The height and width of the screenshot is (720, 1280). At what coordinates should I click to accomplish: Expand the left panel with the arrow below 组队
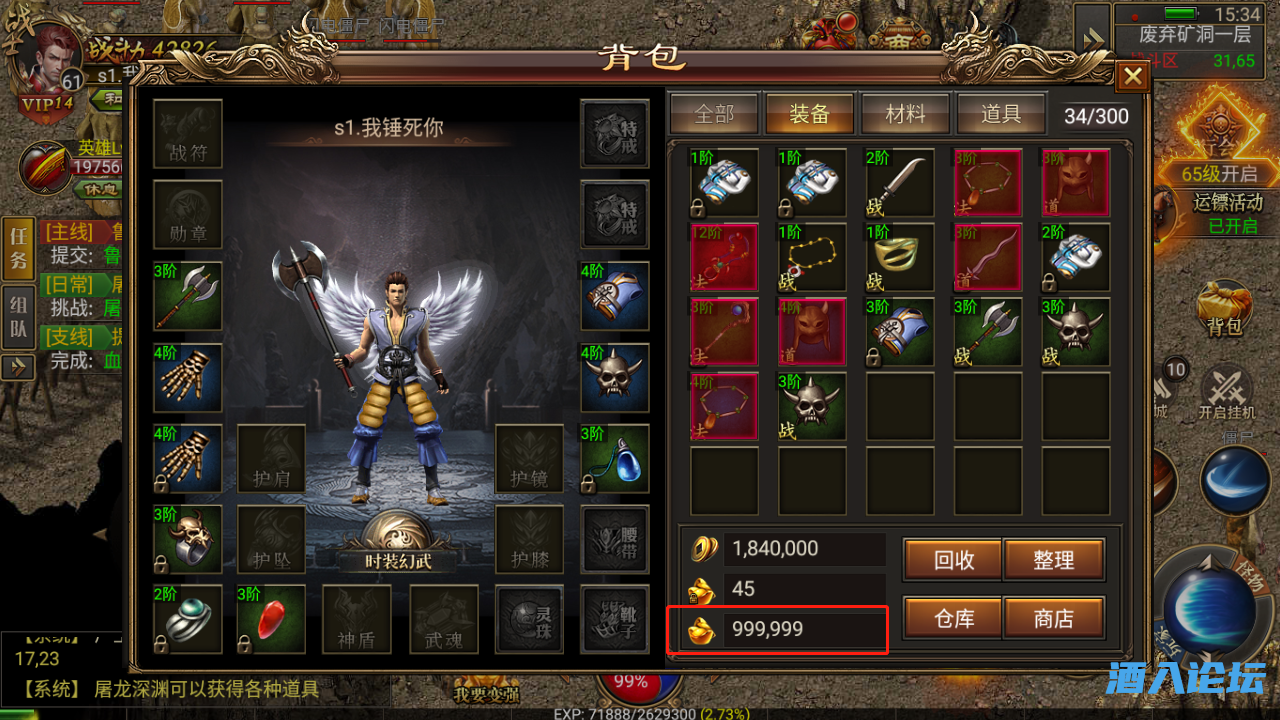[x=18, y=365]
